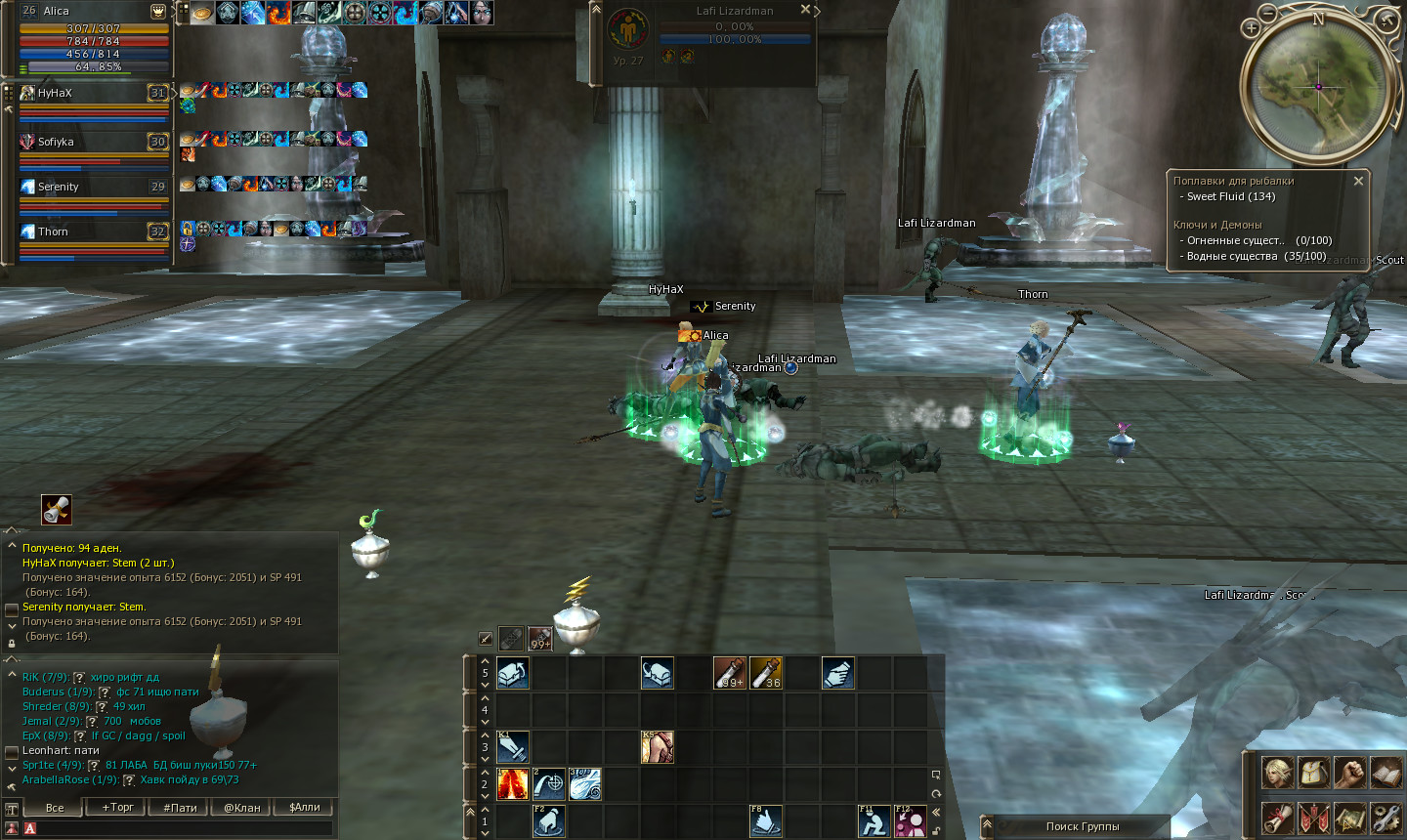Open the skill book icon

[1386, 773]
